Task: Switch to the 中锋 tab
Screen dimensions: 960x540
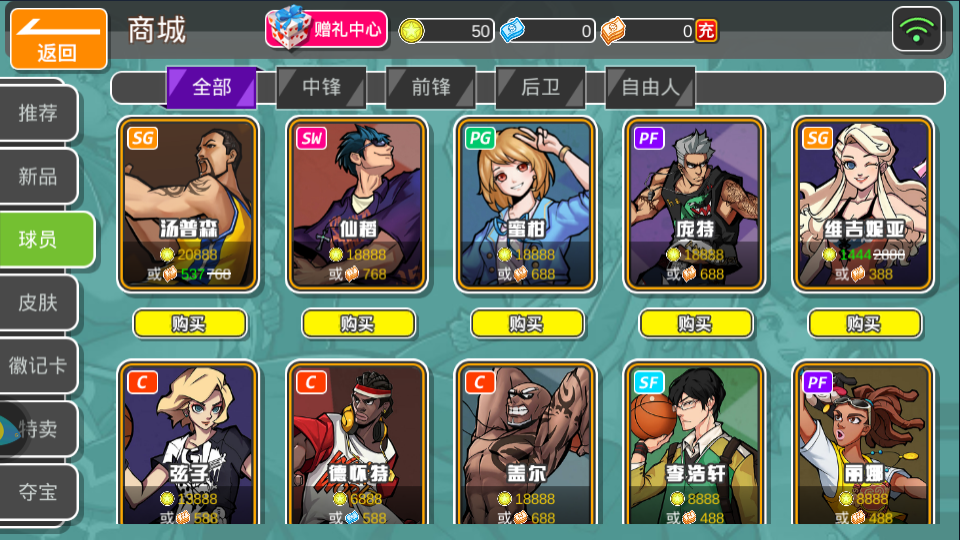Action: pyautogui.click(x=321, y=88)
